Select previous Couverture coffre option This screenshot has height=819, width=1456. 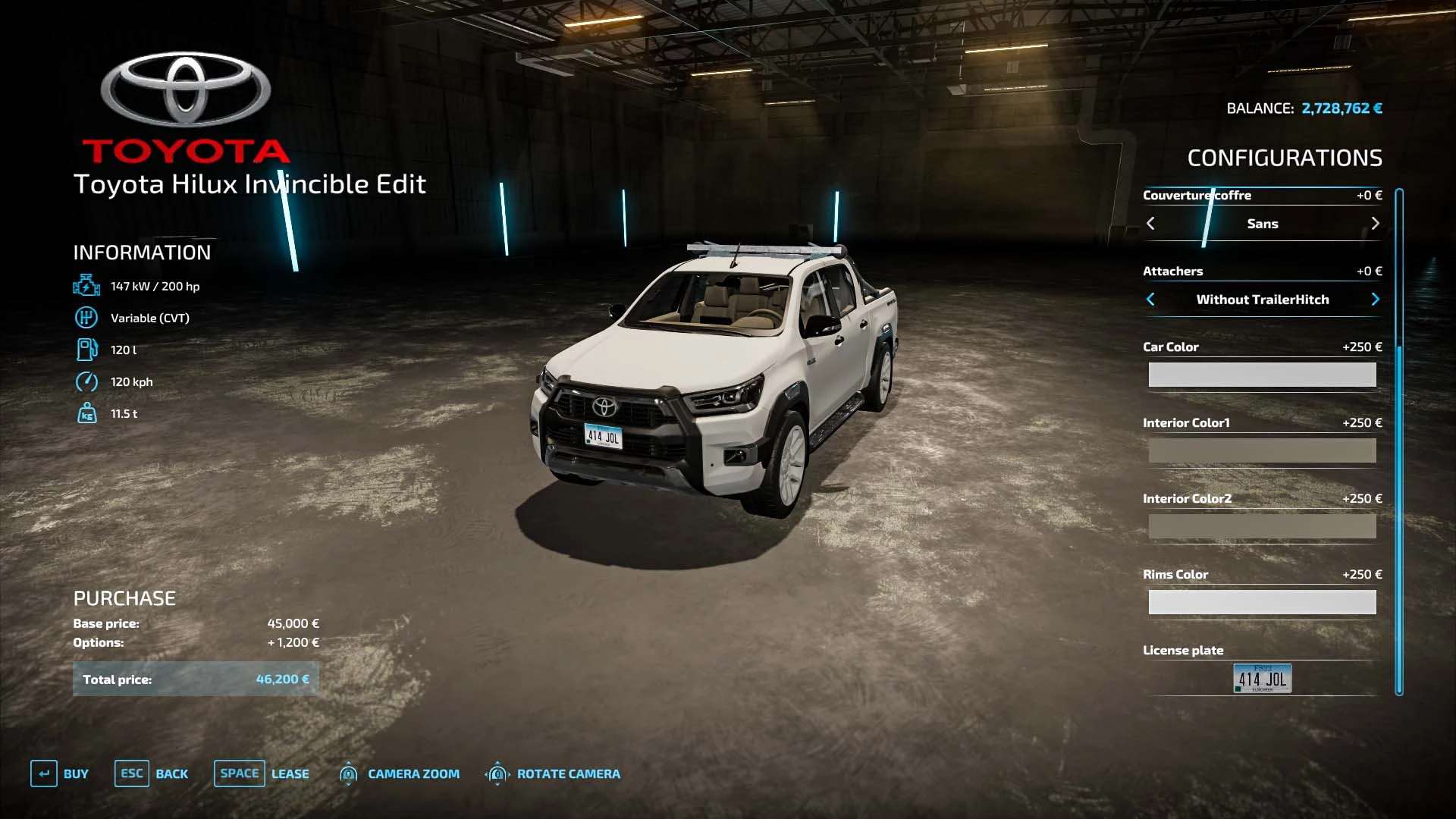1150,224
